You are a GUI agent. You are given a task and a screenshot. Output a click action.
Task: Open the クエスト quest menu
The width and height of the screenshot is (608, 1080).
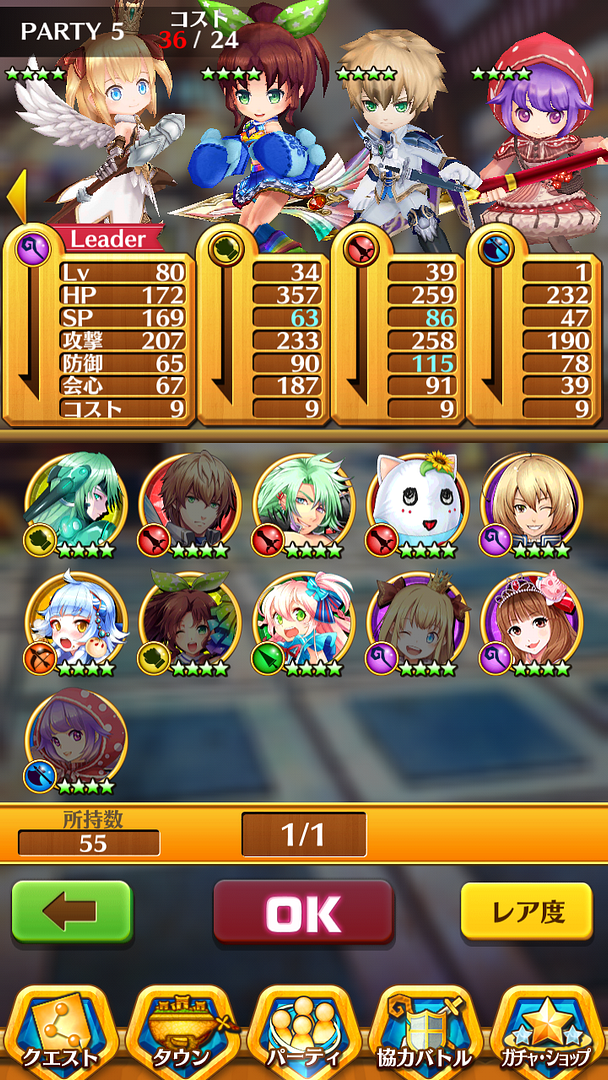62,1032
